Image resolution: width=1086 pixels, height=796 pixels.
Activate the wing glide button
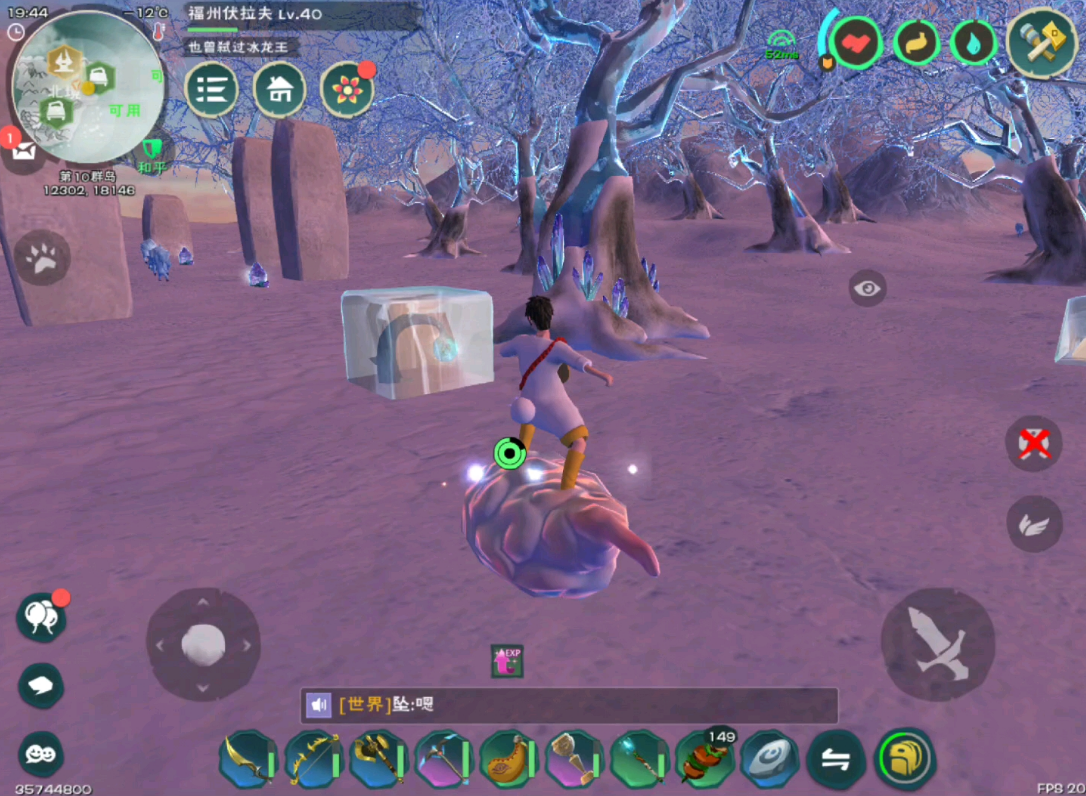point(1034,523)
